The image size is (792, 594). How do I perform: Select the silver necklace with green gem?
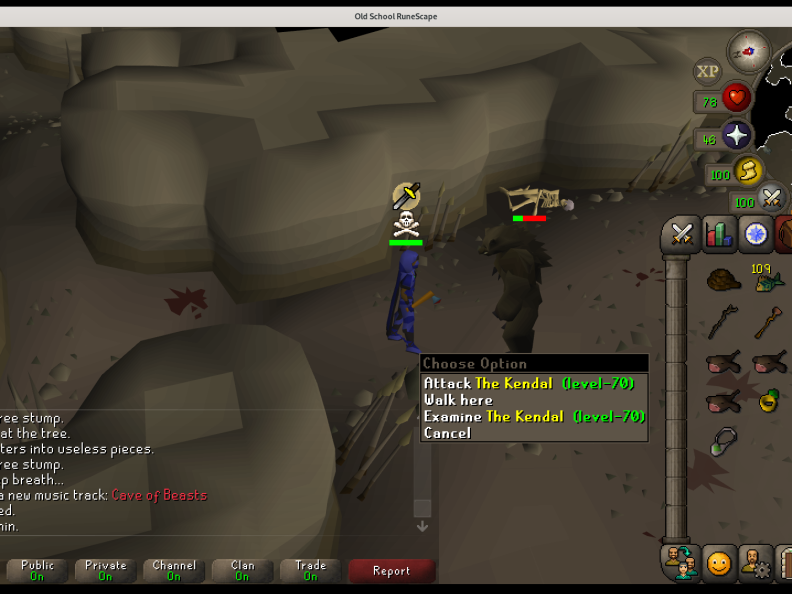(x=723, y=441)
